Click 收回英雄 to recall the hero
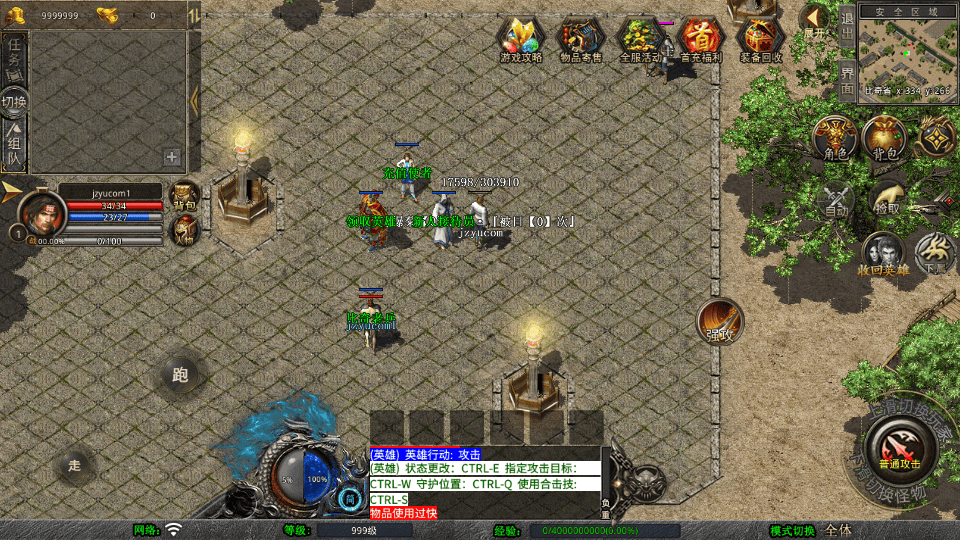 point(882,255)
